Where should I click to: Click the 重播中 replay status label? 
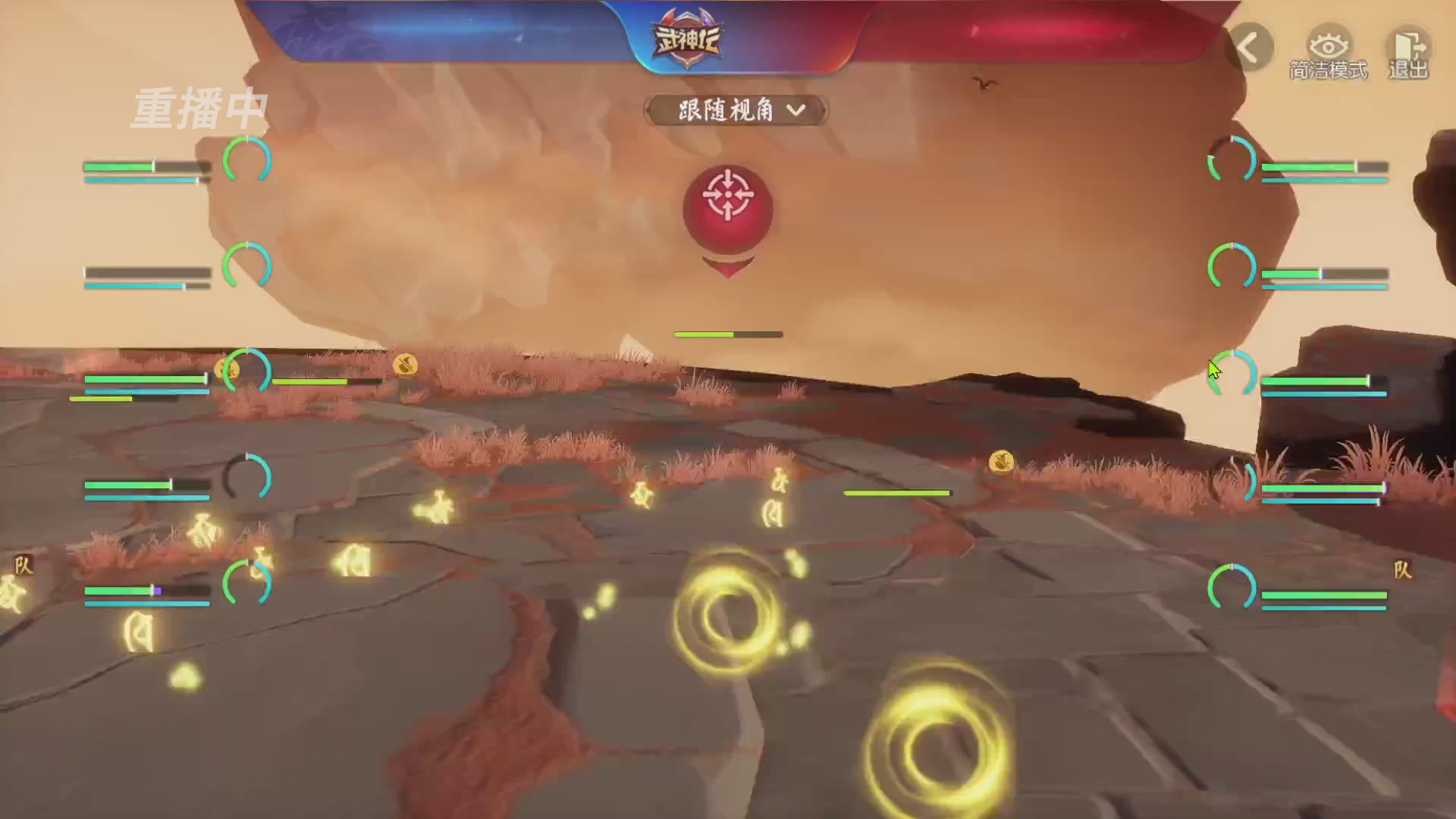[x=199, y=106]
